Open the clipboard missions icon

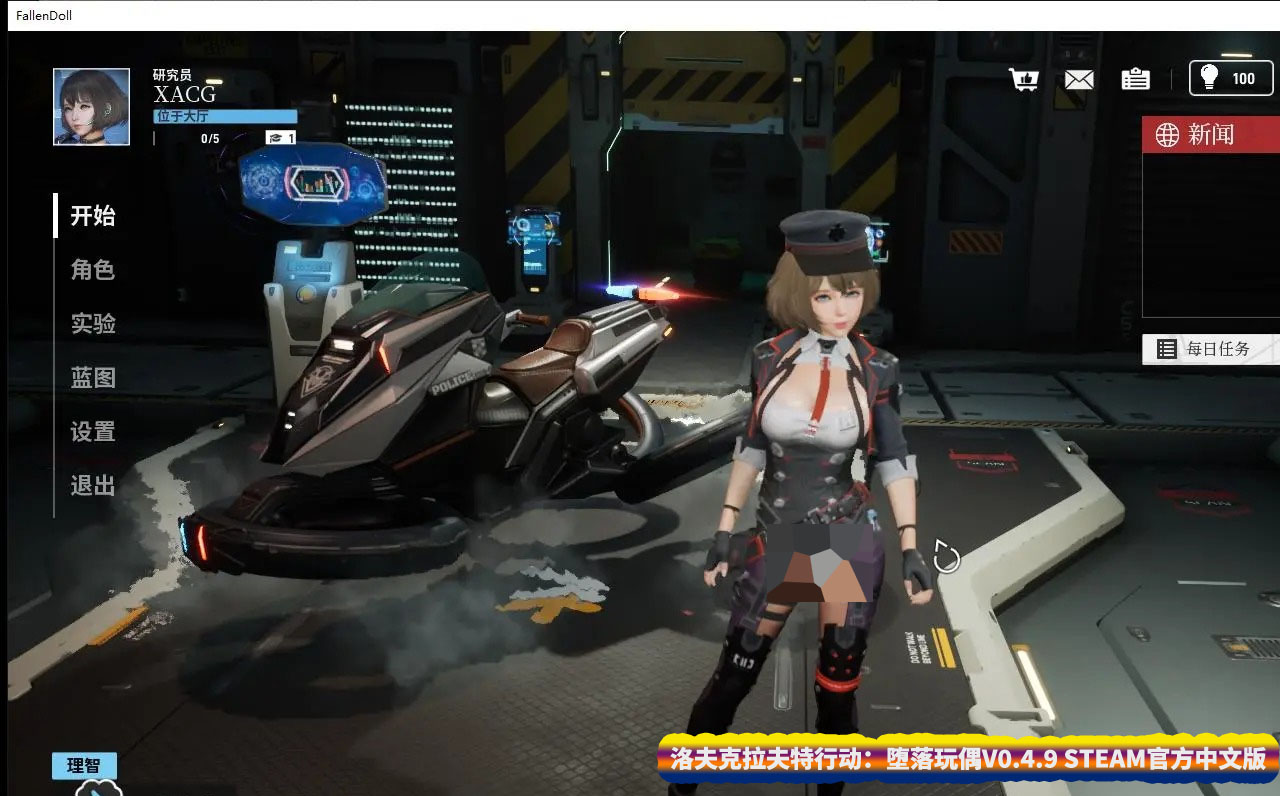pos(1135,79)
